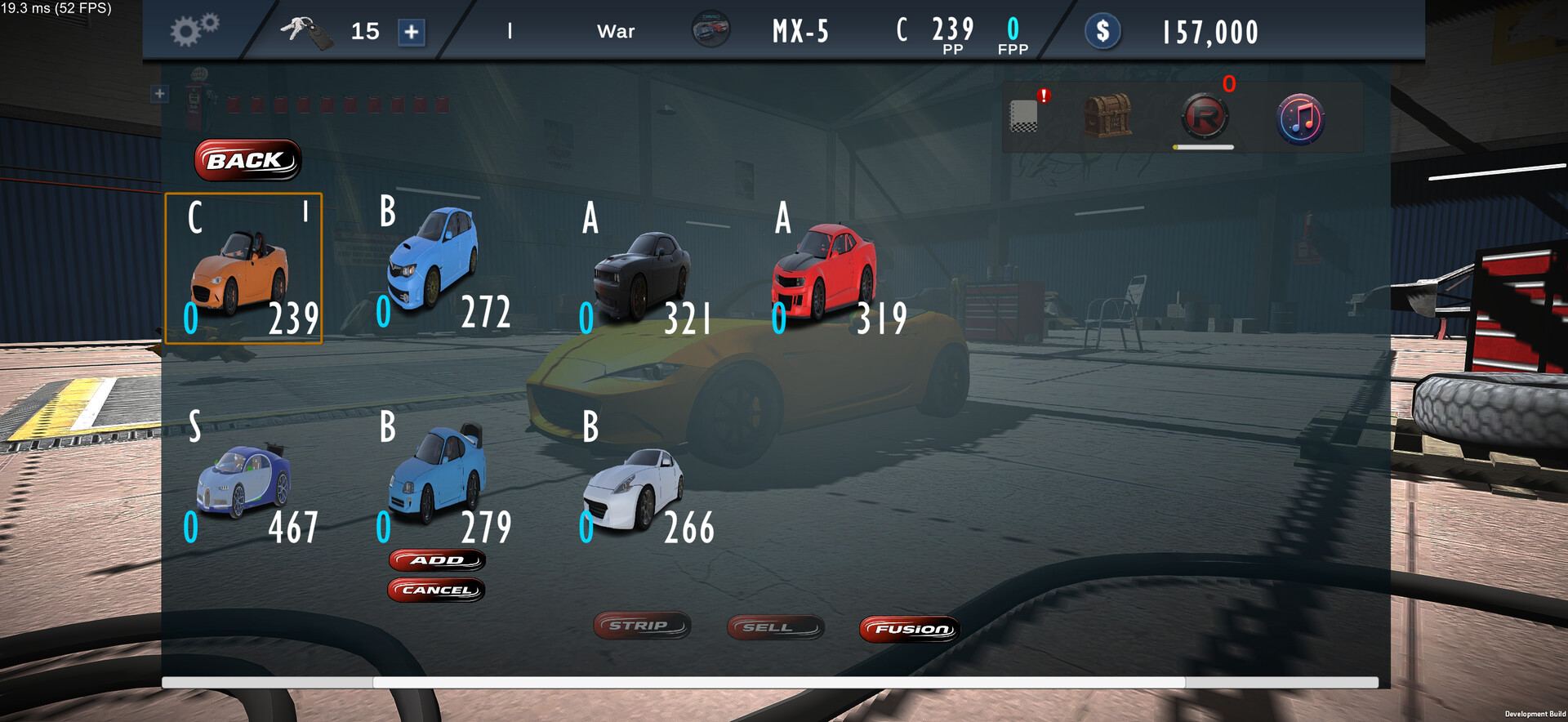Click the ADD button
1568x722 pixels.
[x=437, y=560]
